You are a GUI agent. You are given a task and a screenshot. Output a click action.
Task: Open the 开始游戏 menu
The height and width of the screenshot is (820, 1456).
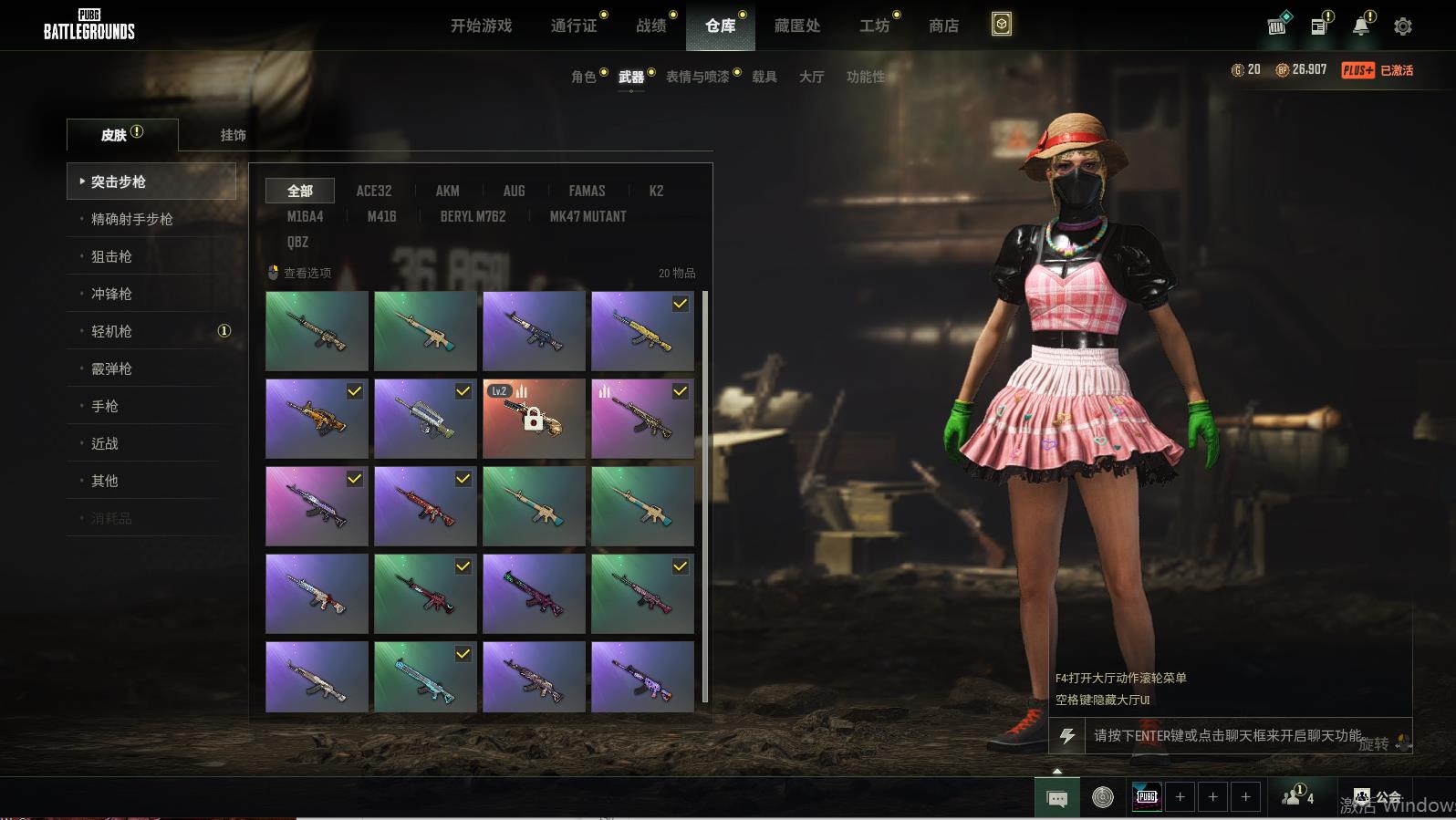481,26
